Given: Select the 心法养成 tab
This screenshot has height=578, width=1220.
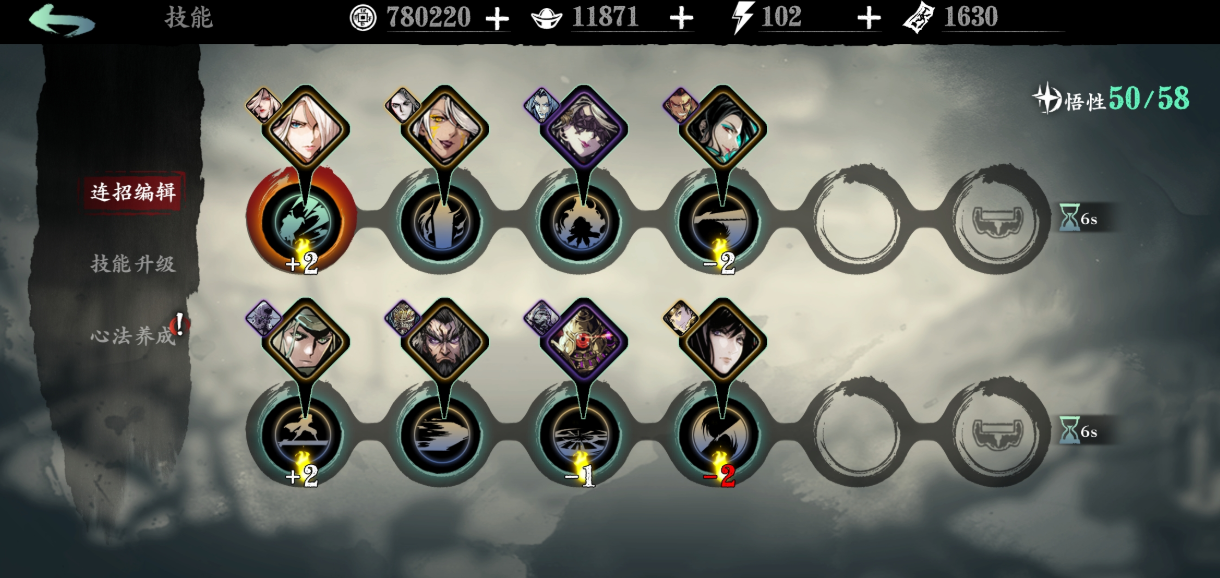Looking at the screenshot, I should click(x=133, y=336).
